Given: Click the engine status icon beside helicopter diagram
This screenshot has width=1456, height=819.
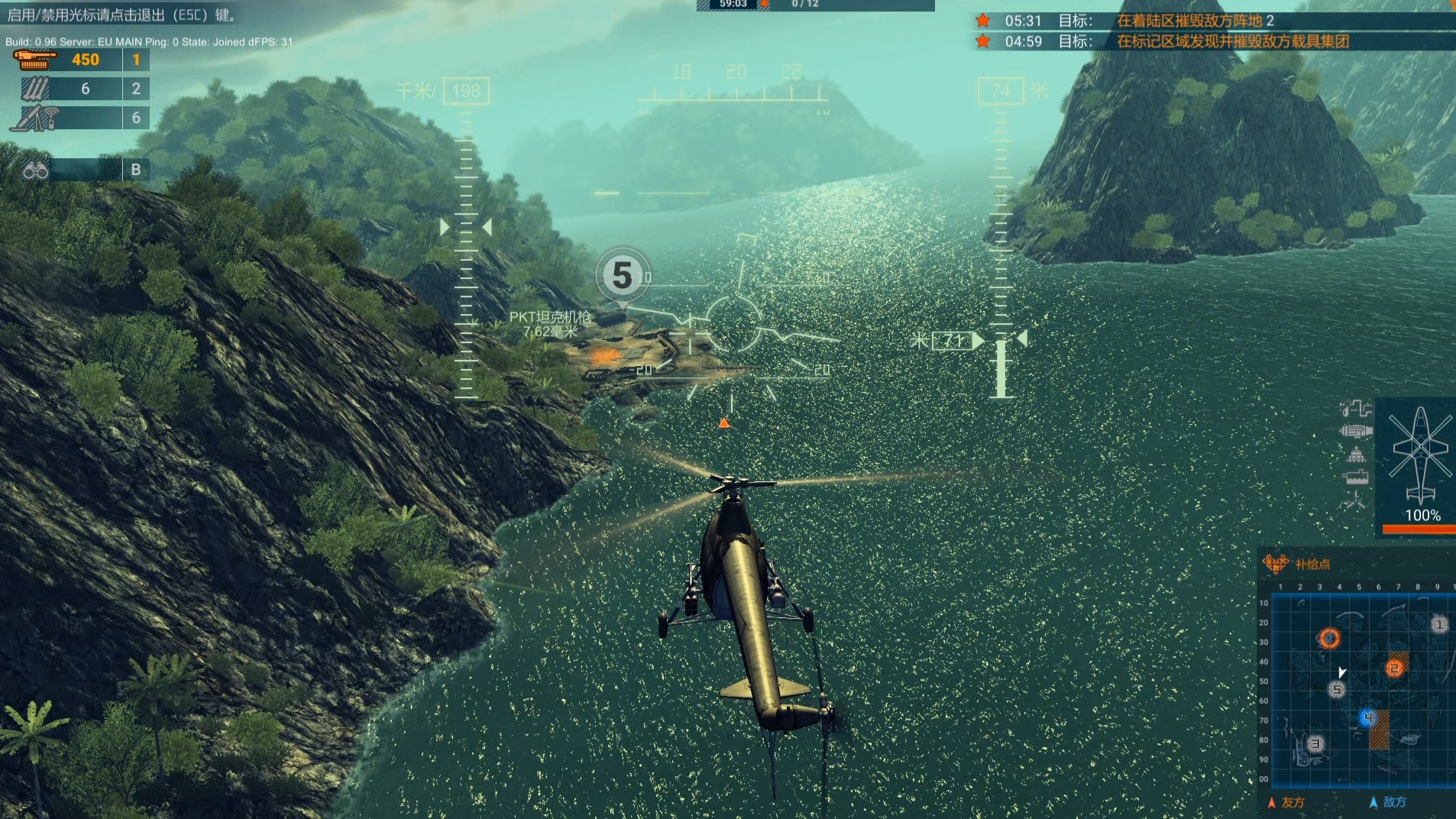Looking at the screenshot, I should coord(1355,432).
